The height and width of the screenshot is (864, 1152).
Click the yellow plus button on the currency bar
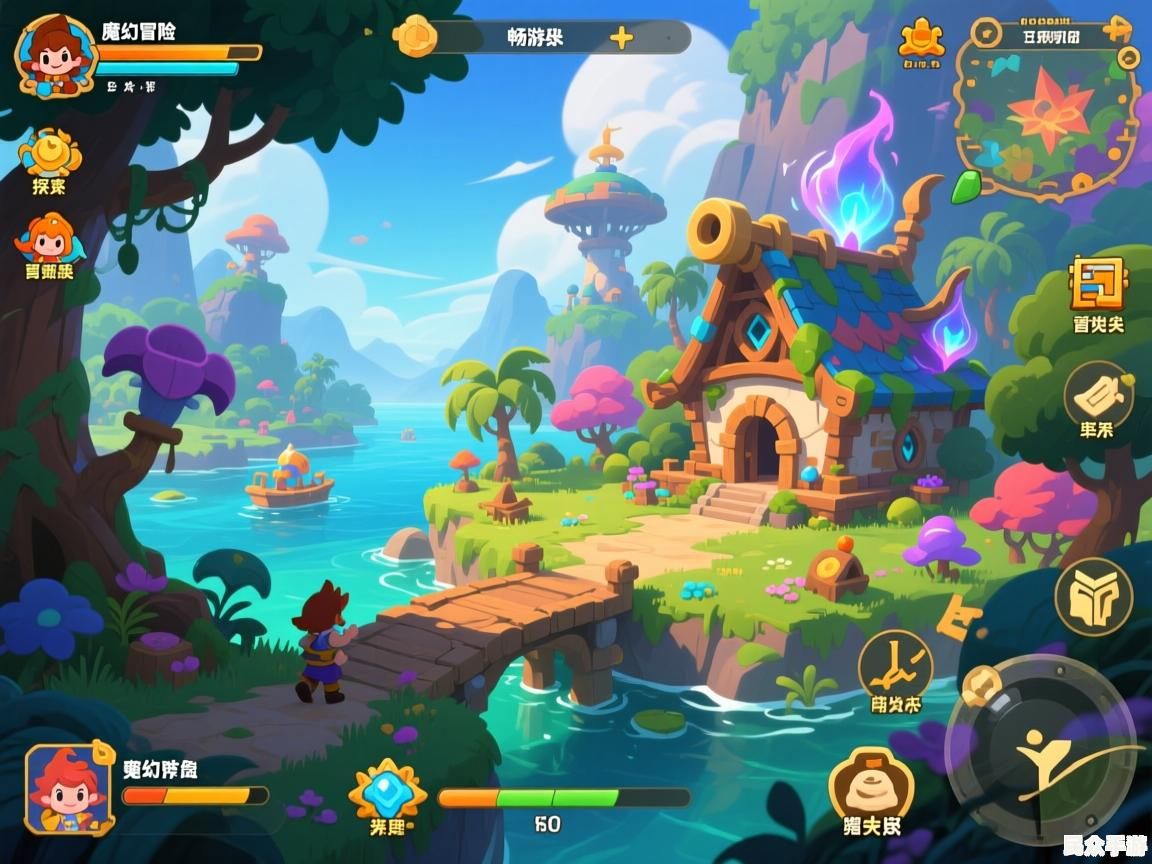[622, 39]
